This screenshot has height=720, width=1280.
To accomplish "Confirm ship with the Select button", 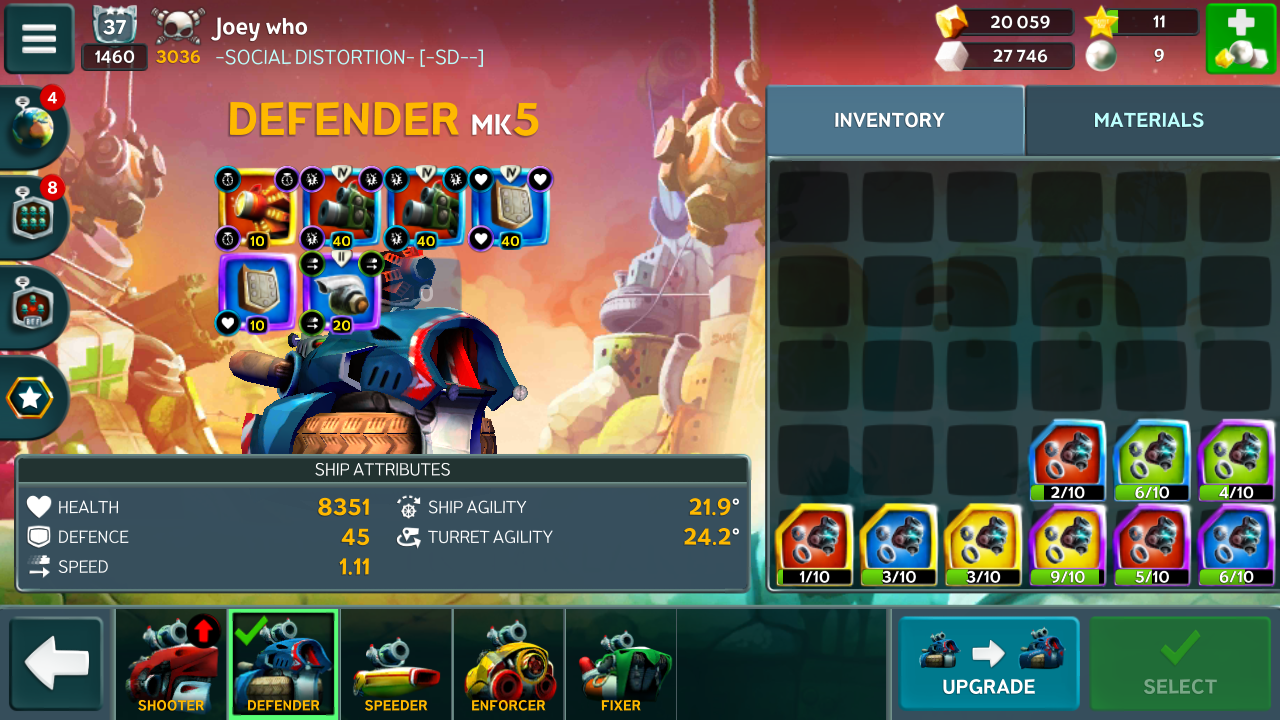I will point(1179,663).
